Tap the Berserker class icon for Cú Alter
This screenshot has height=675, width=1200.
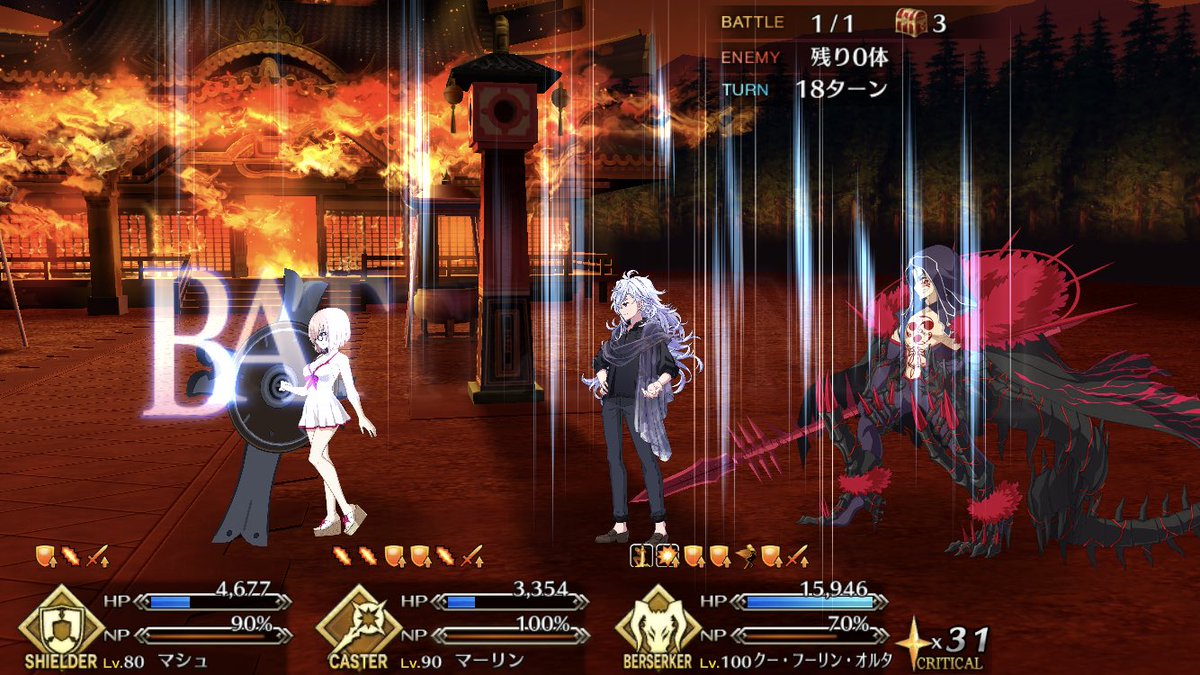pos(656,624)
